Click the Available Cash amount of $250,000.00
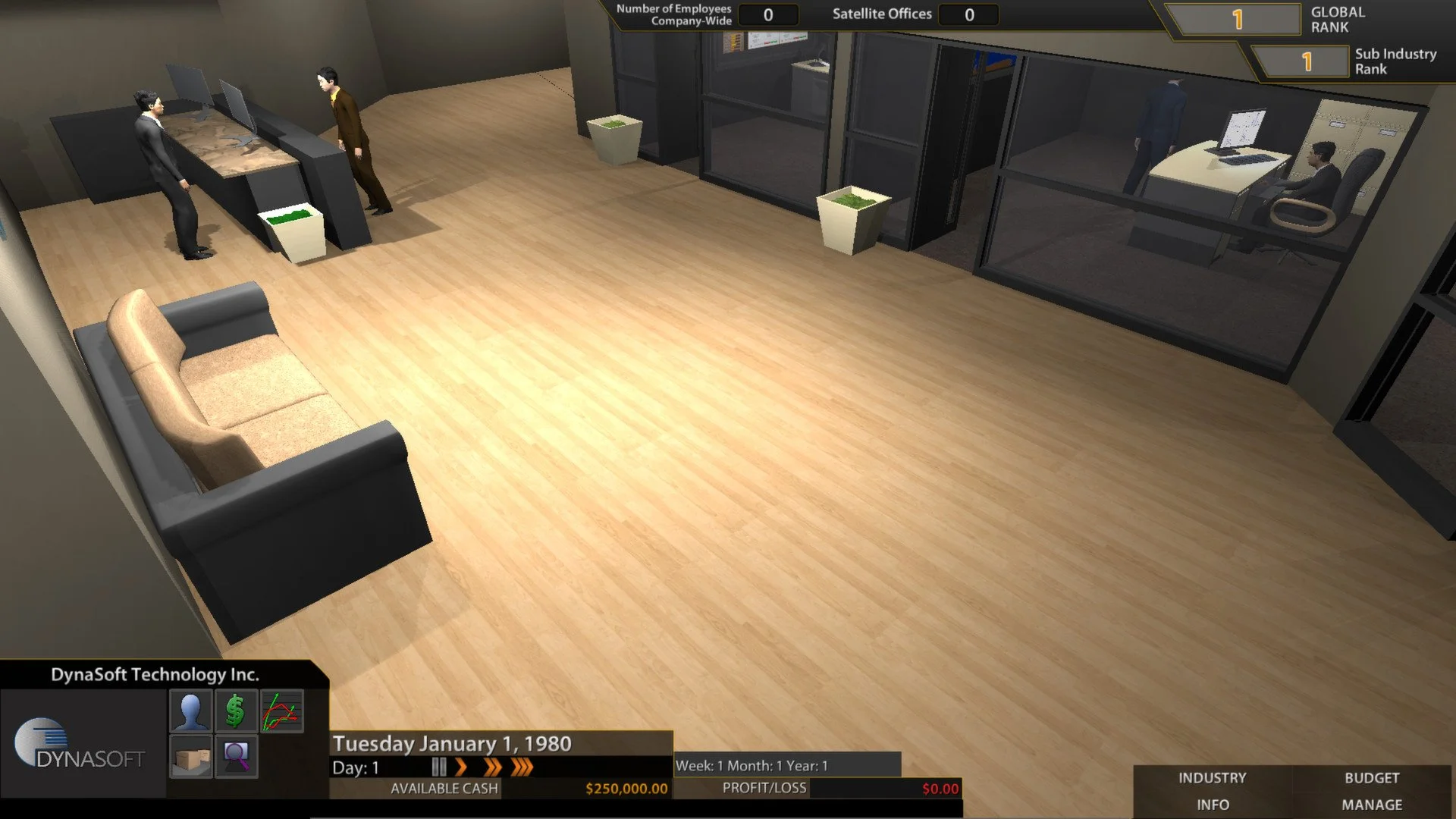 click(626, 789)
